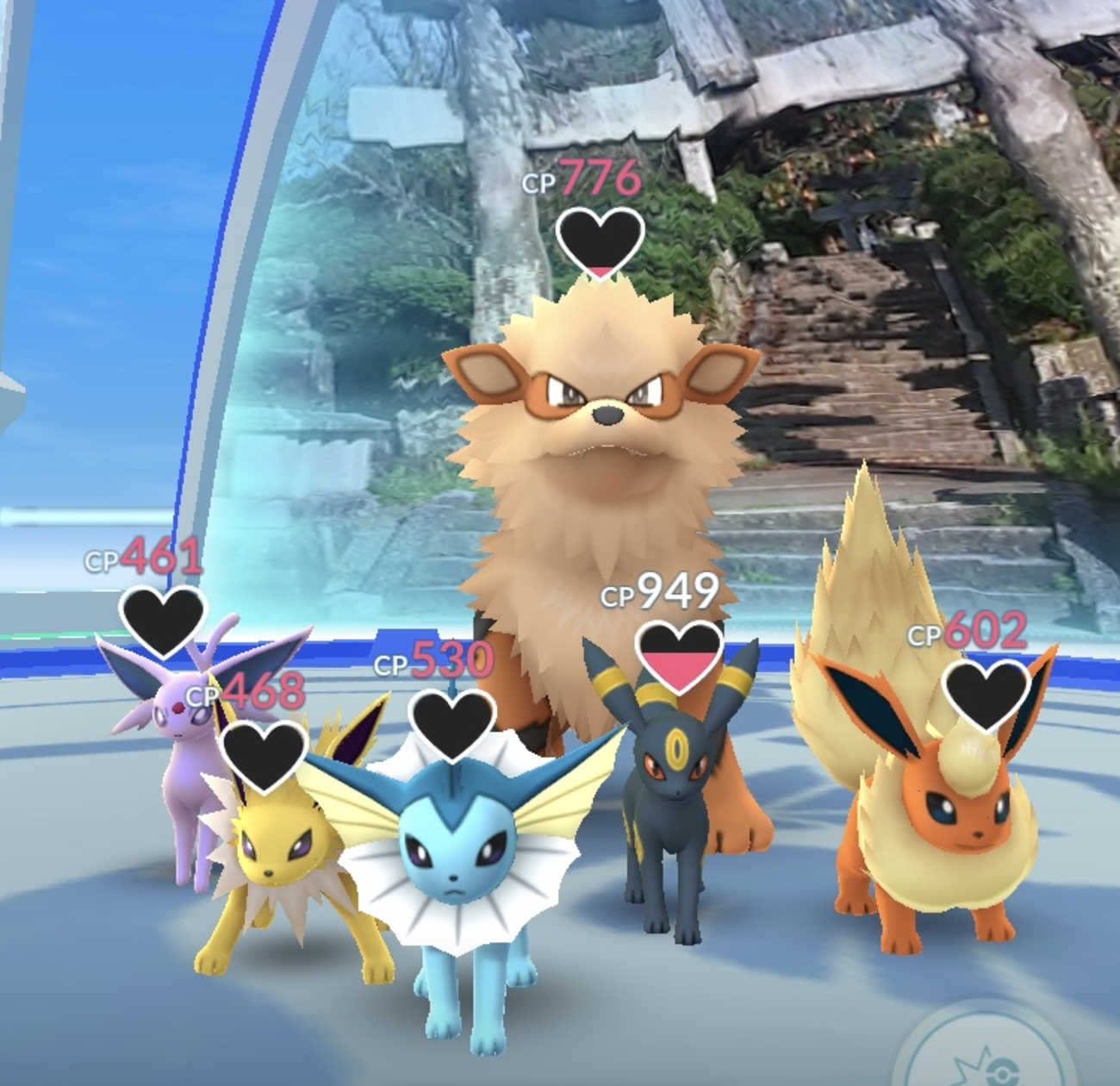Tap the heart icon above Arcanine
1120x1086 pixels.
point(600,240)
